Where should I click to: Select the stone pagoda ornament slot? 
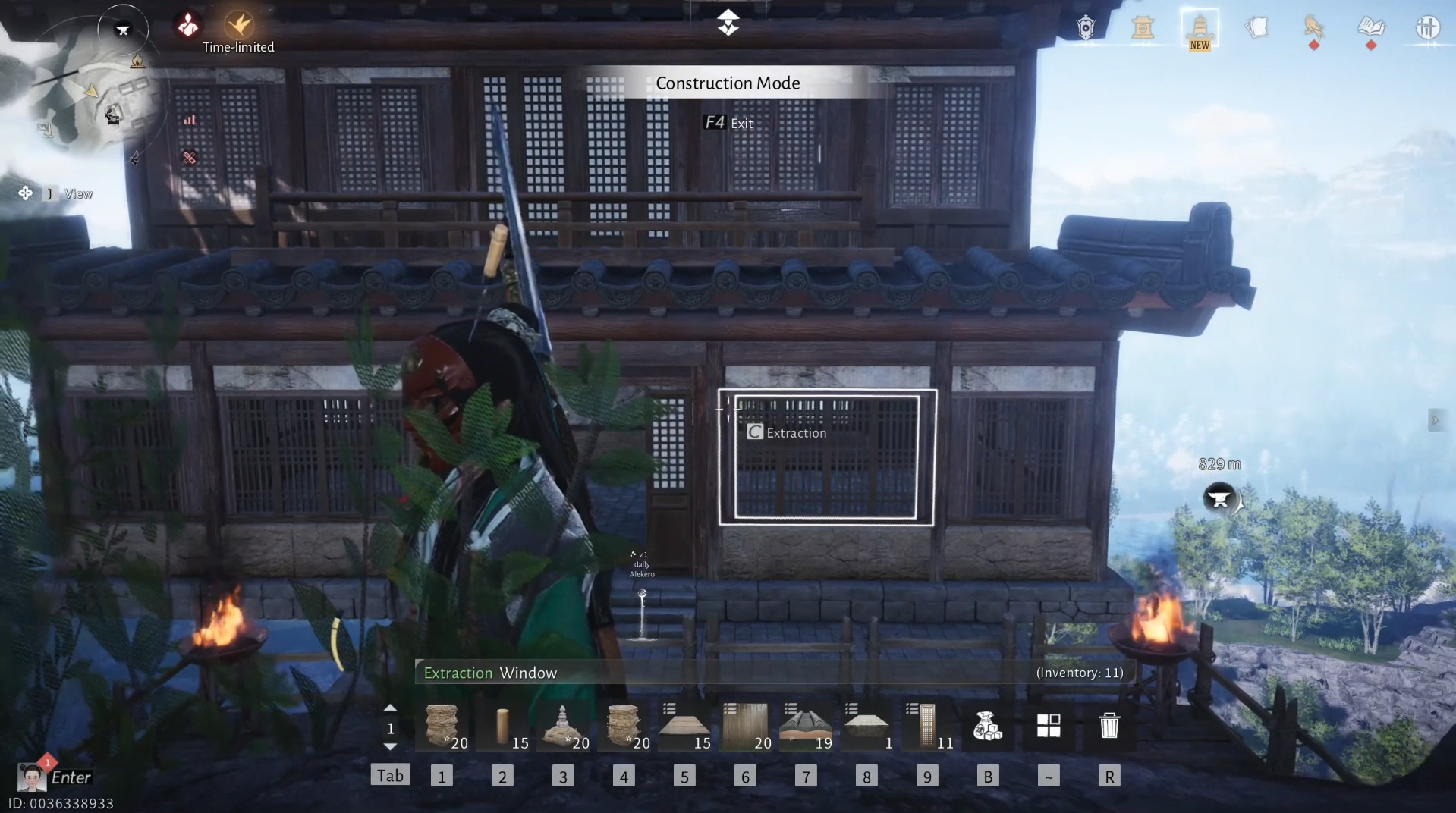(x=563, y=727)
